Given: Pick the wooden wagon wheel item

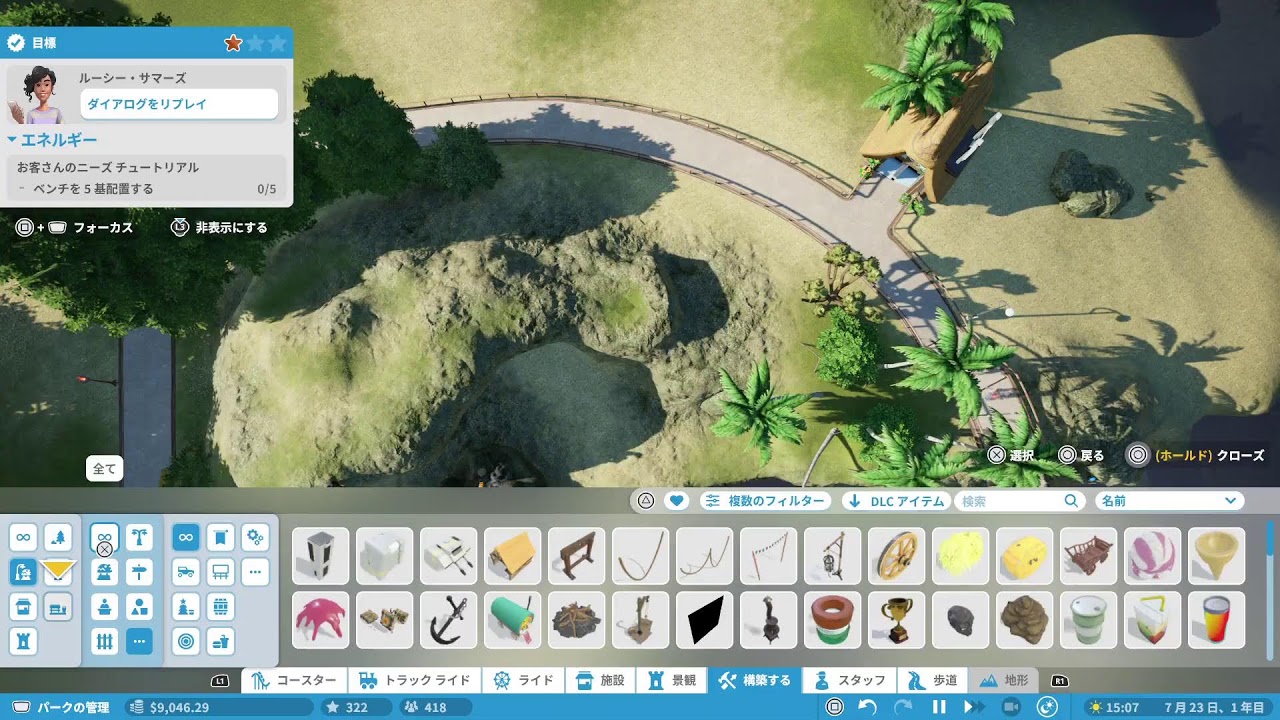Looking at the screenshot, I should (x=897, y=556).
